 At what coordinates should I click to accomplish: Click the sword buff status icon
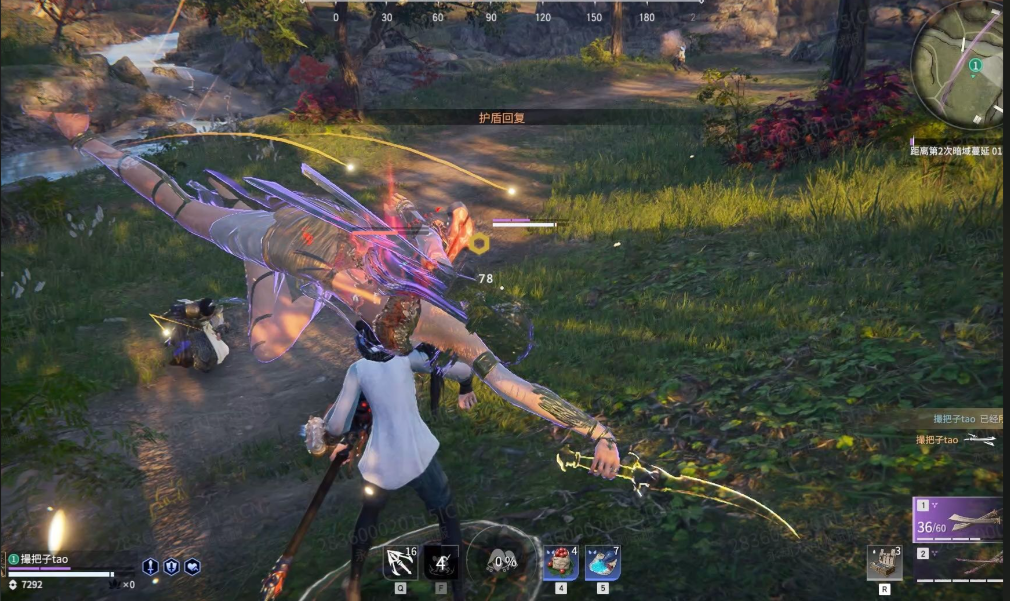[150, 566]
